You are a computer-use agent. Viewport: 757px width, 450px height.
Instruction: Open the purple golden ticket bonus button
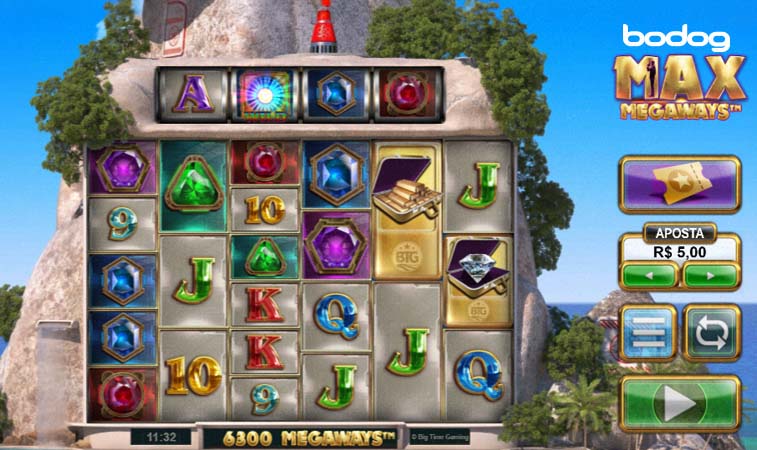click(x=680, y=184)
